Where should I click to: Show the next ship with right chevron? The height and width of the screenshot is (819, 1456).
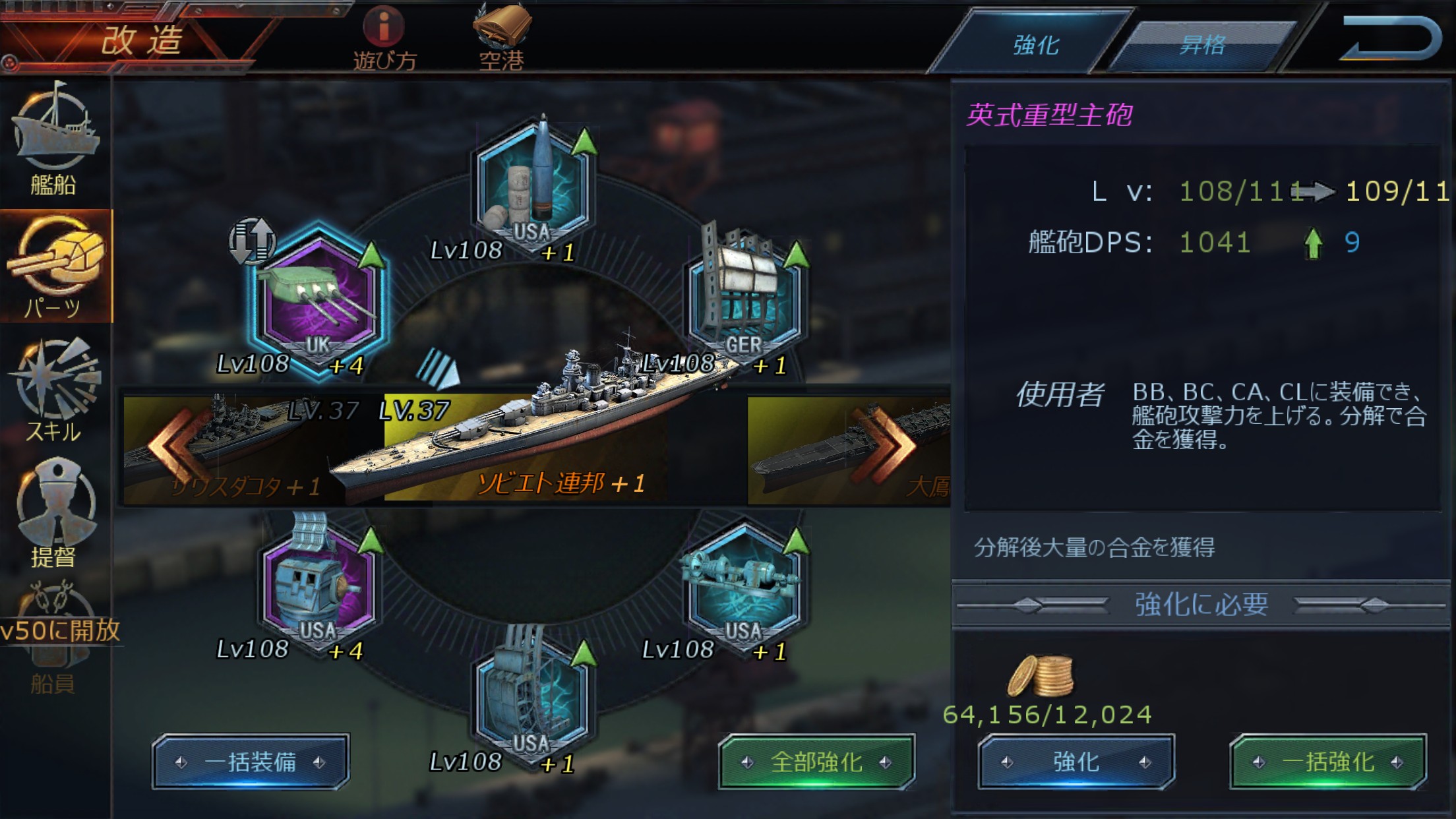coord(884,445)
